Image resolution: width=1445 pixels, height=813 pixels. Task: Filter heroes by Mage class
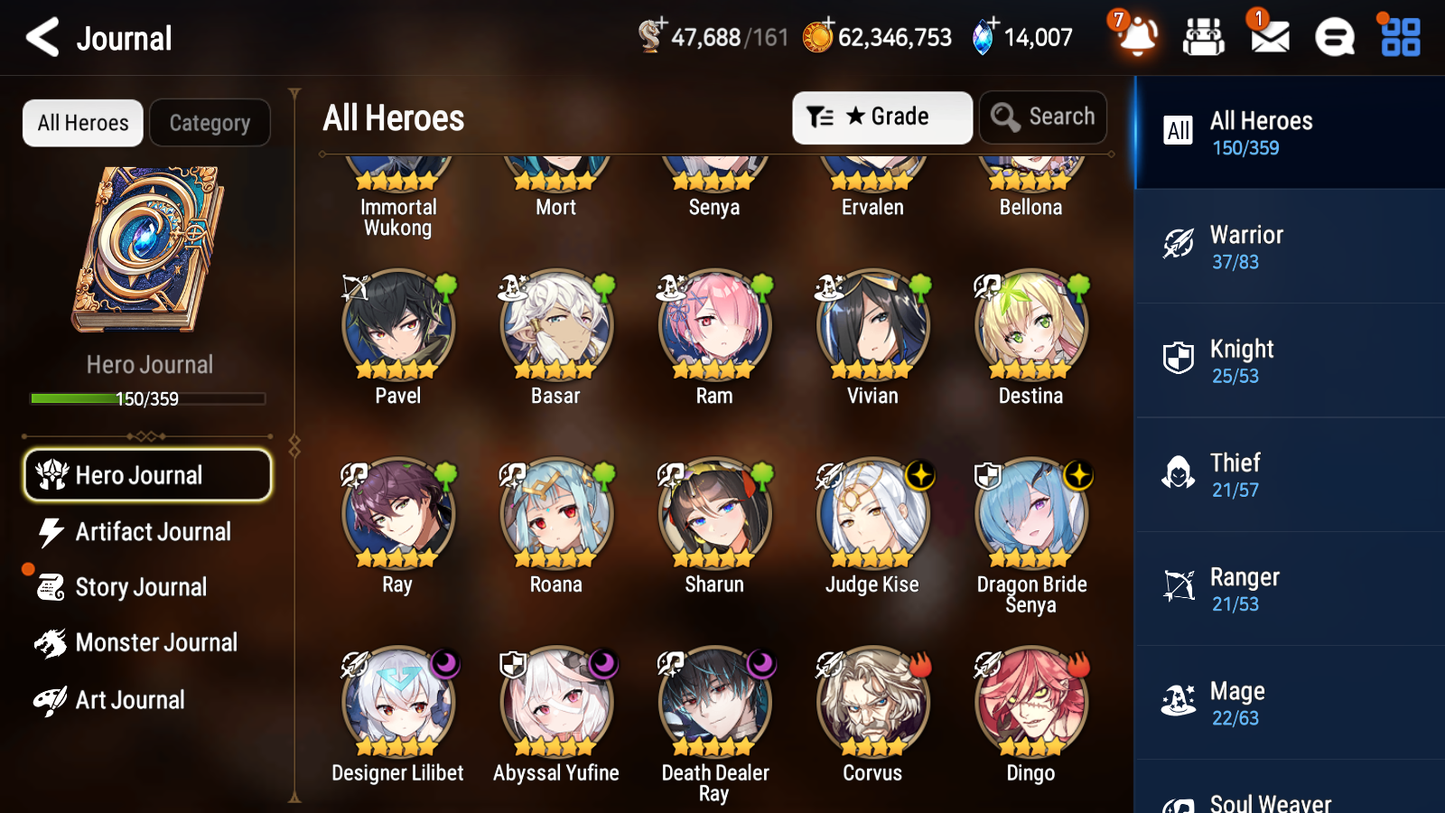tap(1289, 702)
